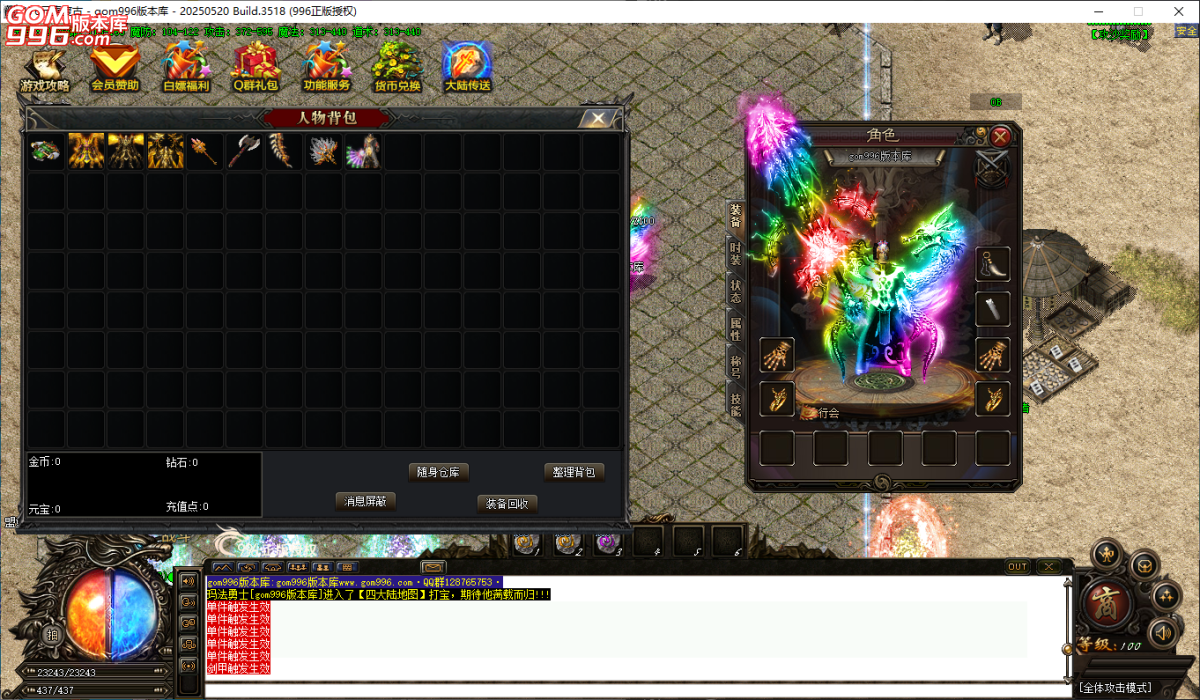Close the 角色 character panel

tap(1000, 136)
